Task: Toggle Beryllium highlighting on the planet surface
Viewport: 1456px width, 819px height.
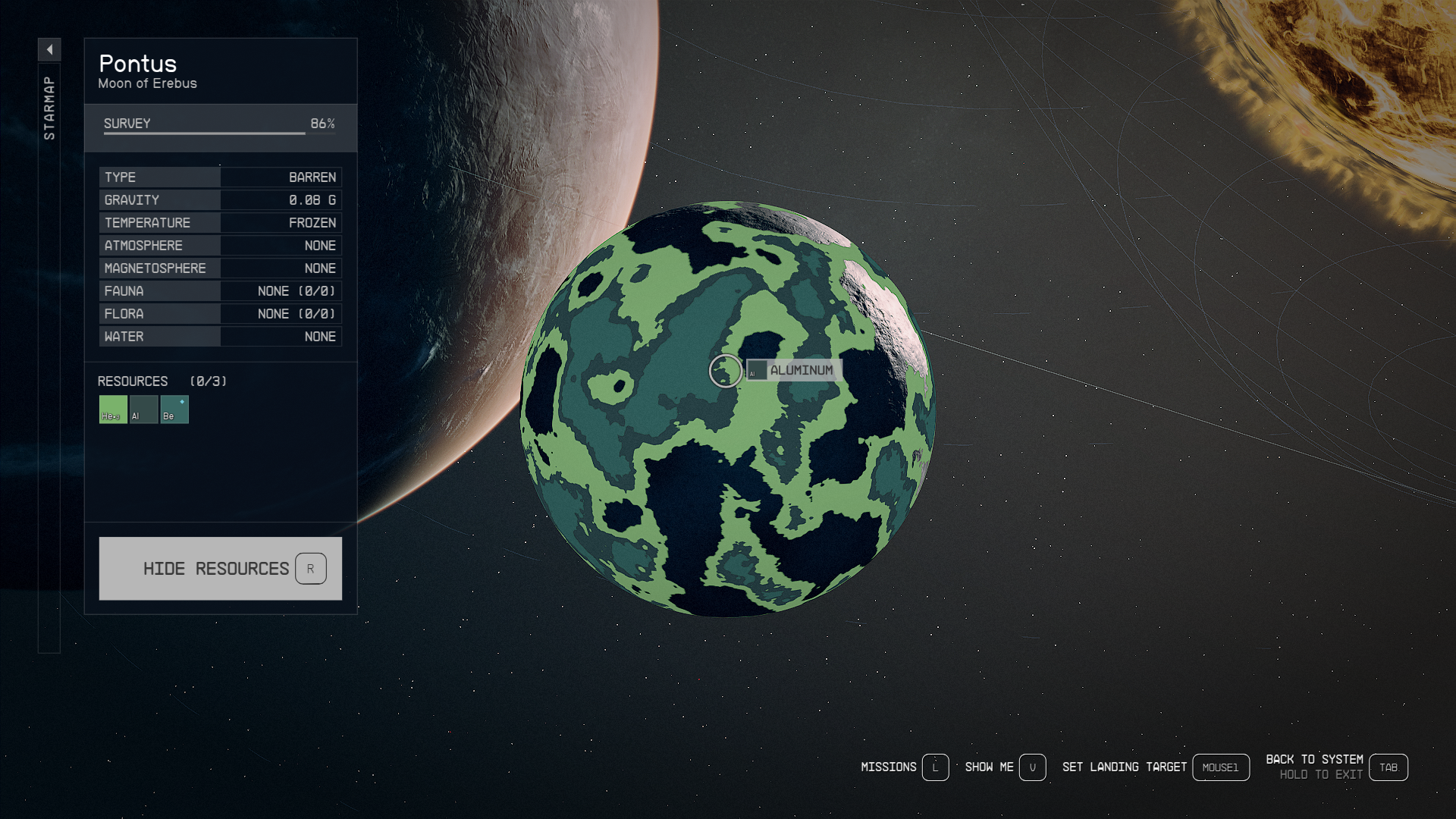Action: click(x=174, y=409)
